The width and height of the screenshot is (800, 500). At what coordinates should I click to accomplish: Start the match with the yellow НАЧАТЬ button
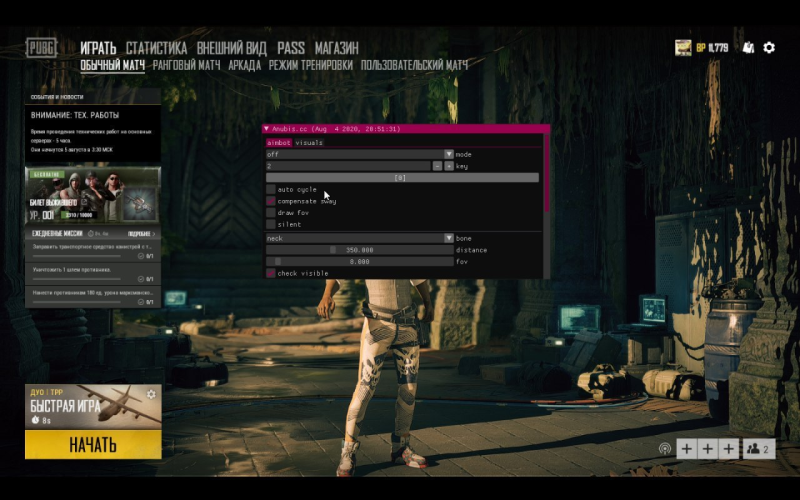point(93,444)
